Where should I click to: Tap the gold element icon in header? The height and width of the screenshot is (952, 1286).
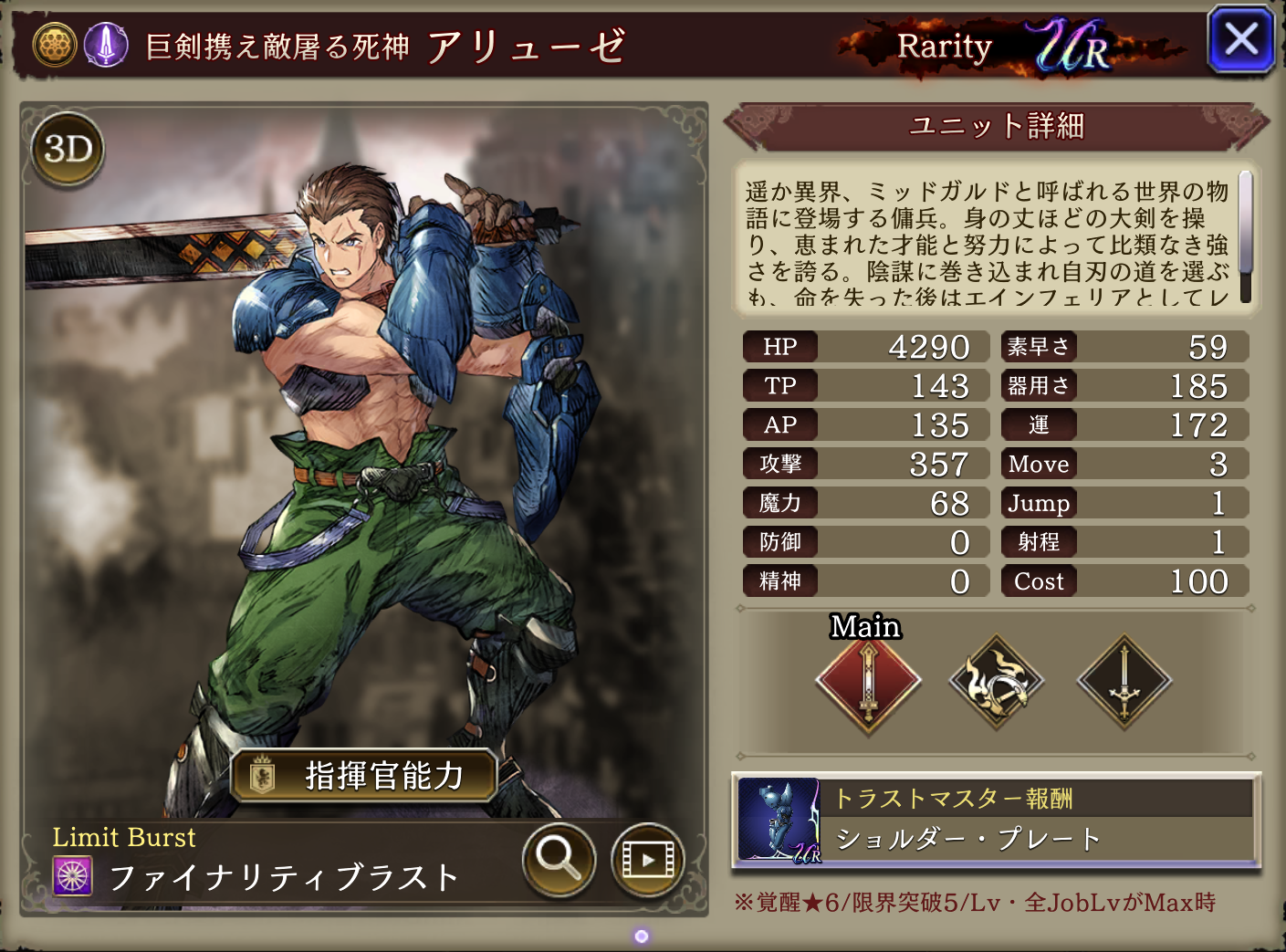[x=55, y=44]
